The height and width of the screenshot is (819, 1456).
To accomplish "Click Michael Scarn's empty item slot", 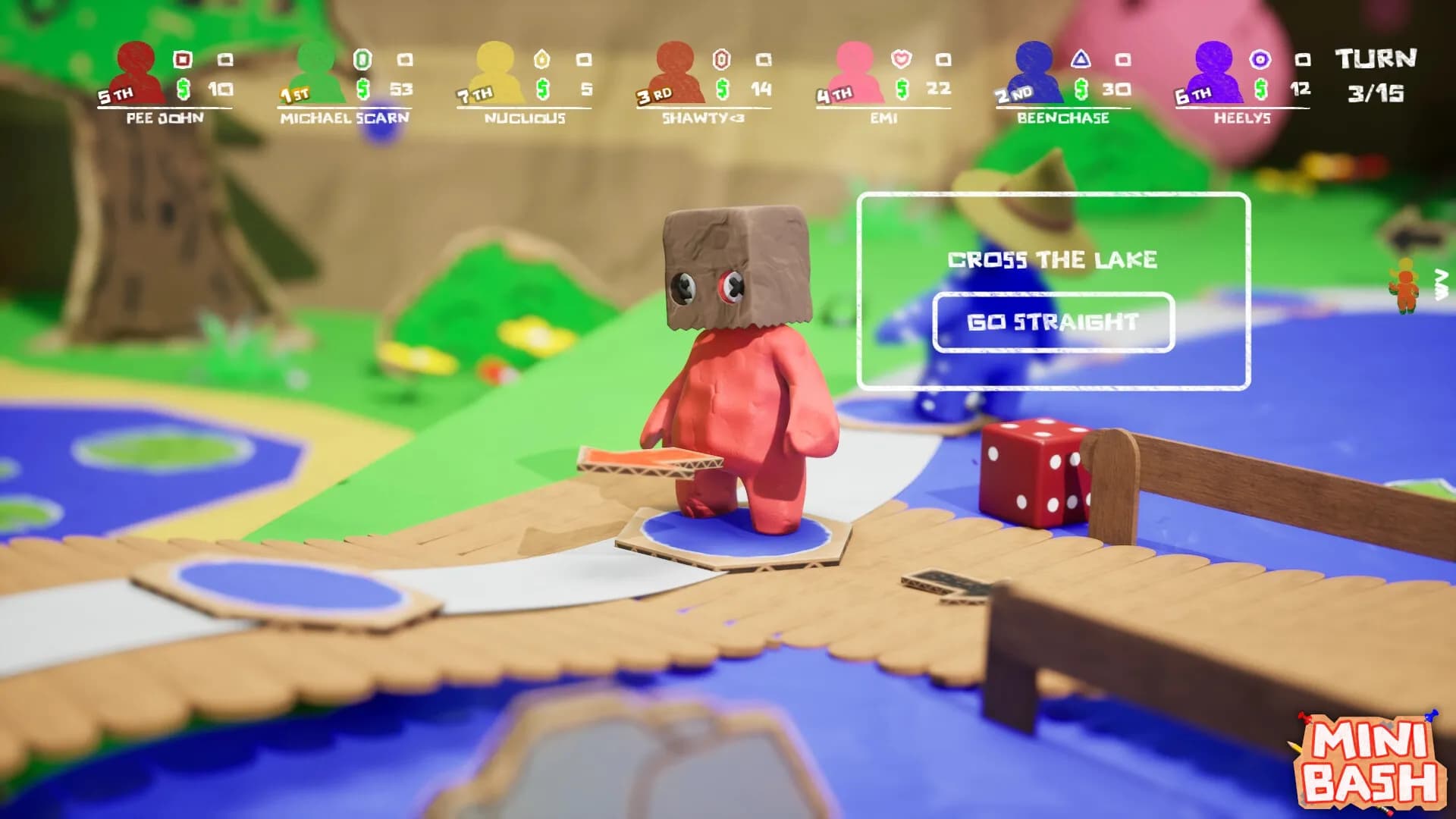I will (406, 58).
